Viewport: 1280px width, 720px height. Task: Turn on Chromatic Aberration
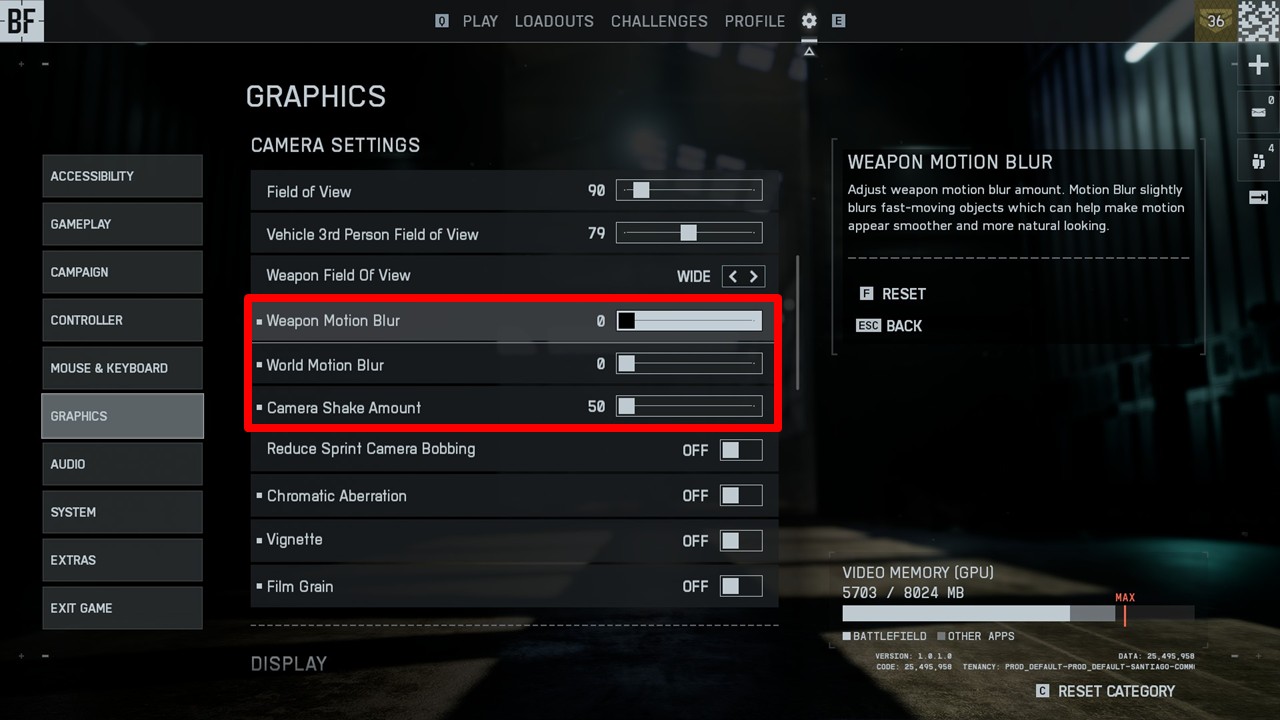tap(741, 495)
